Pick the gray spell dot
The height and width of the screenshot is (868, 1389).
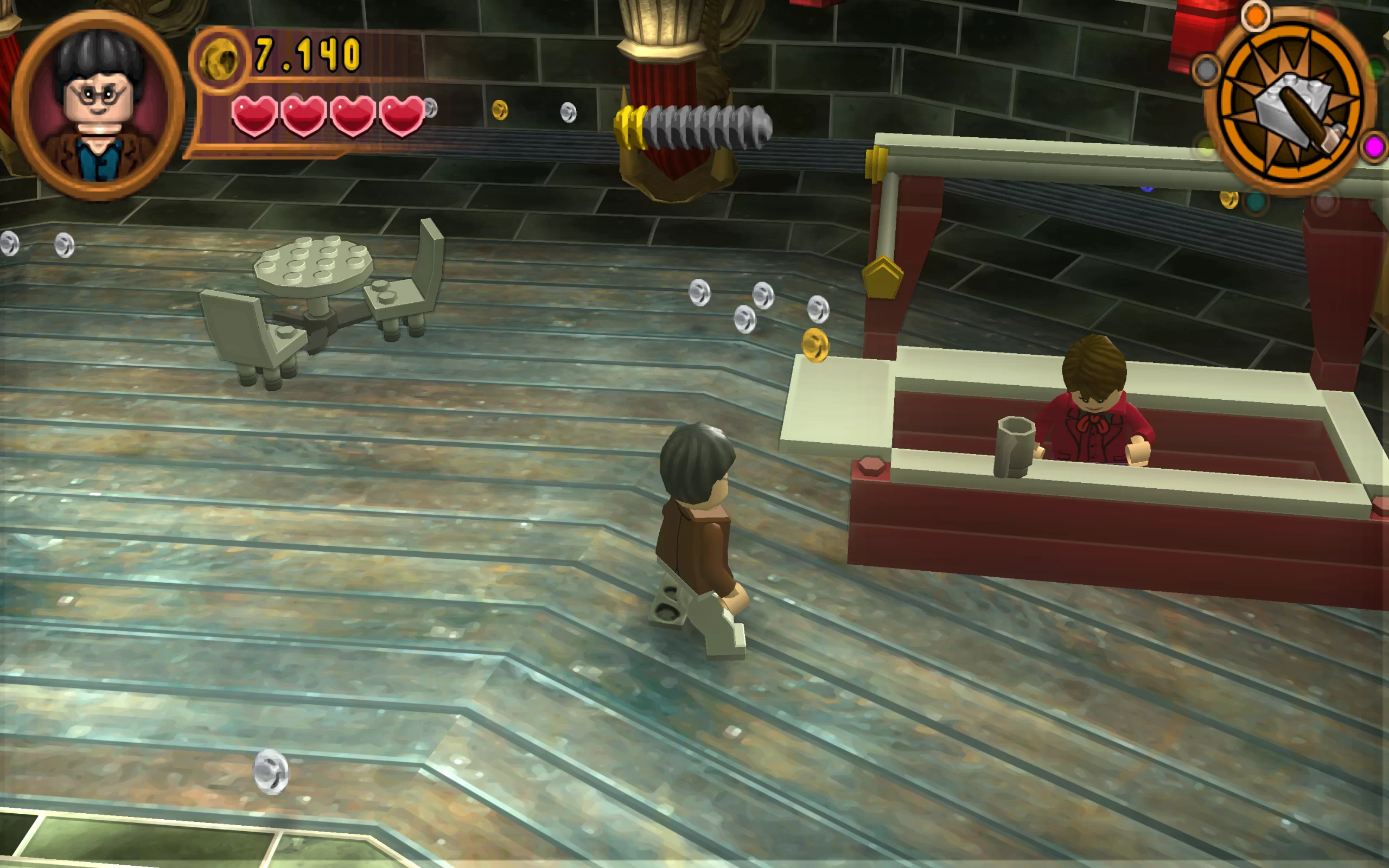1206,71
